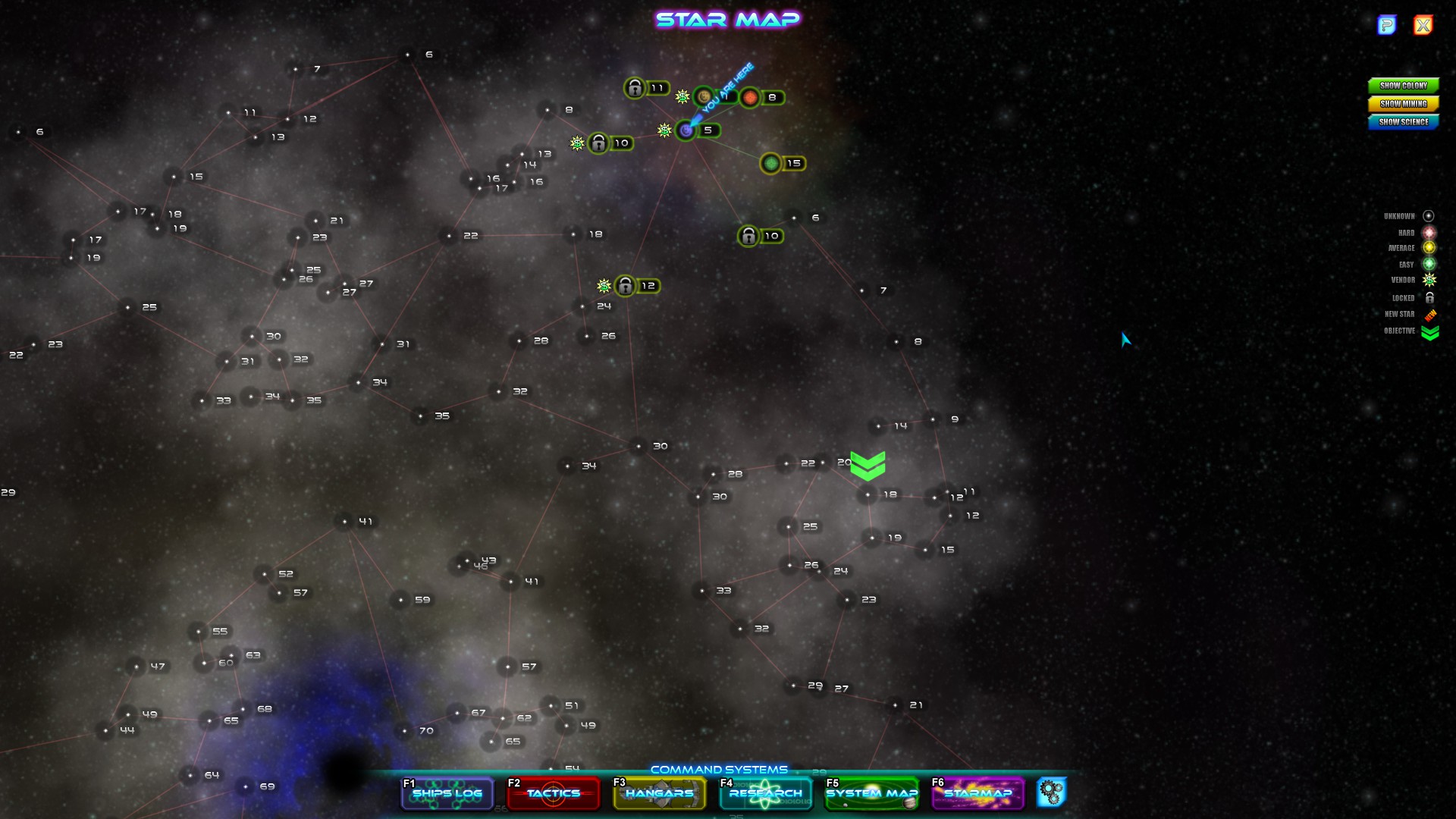Click the blue P icon in the top-right corner
Viewport: 1456px width, 819px height.
click(x=1387, y=25)
